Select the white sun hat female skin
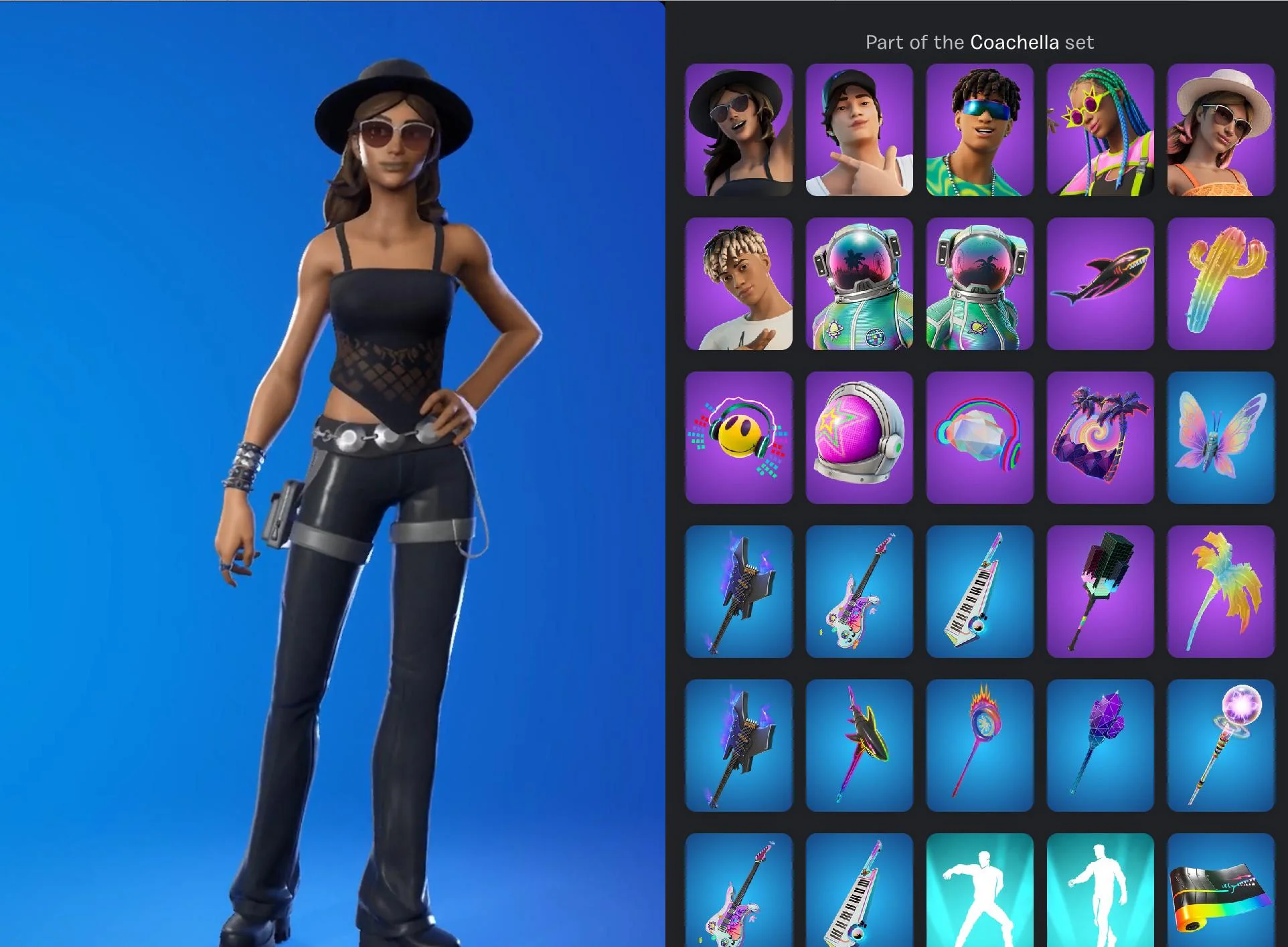The width and height of the screenshot is (1288, 947). point(1220,131)
